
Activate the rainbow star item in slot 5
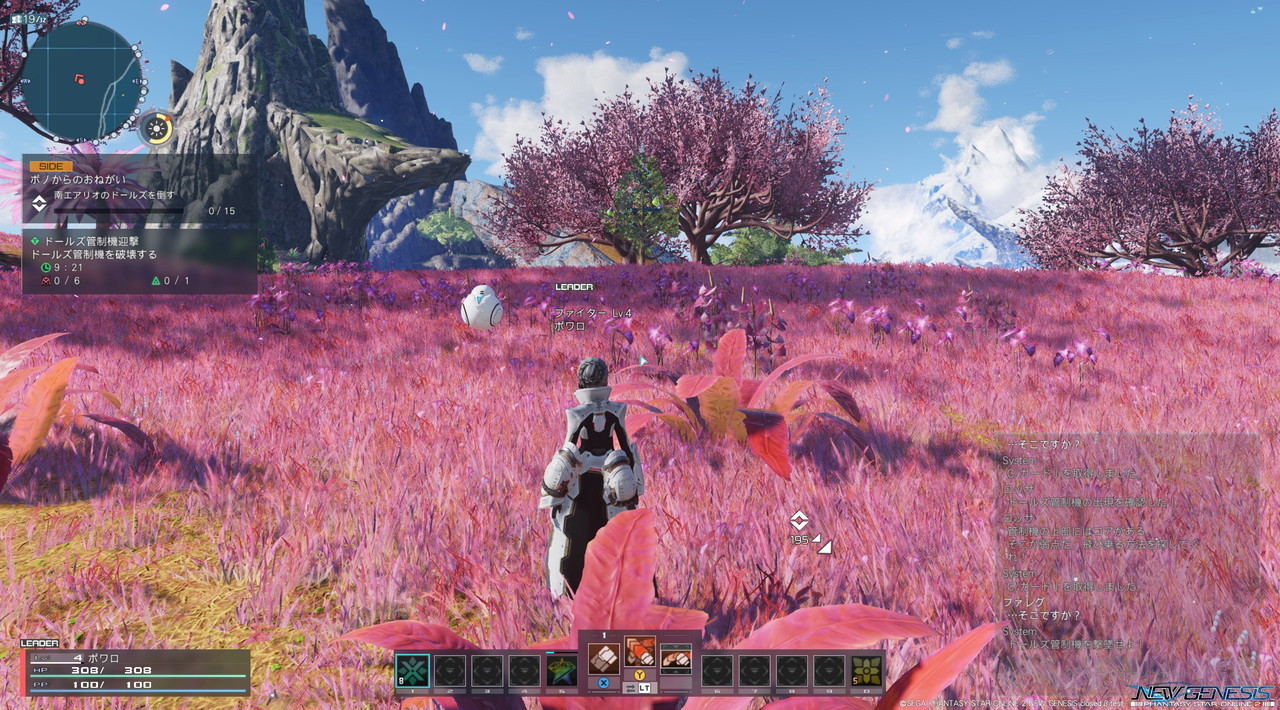coord(562,670)
